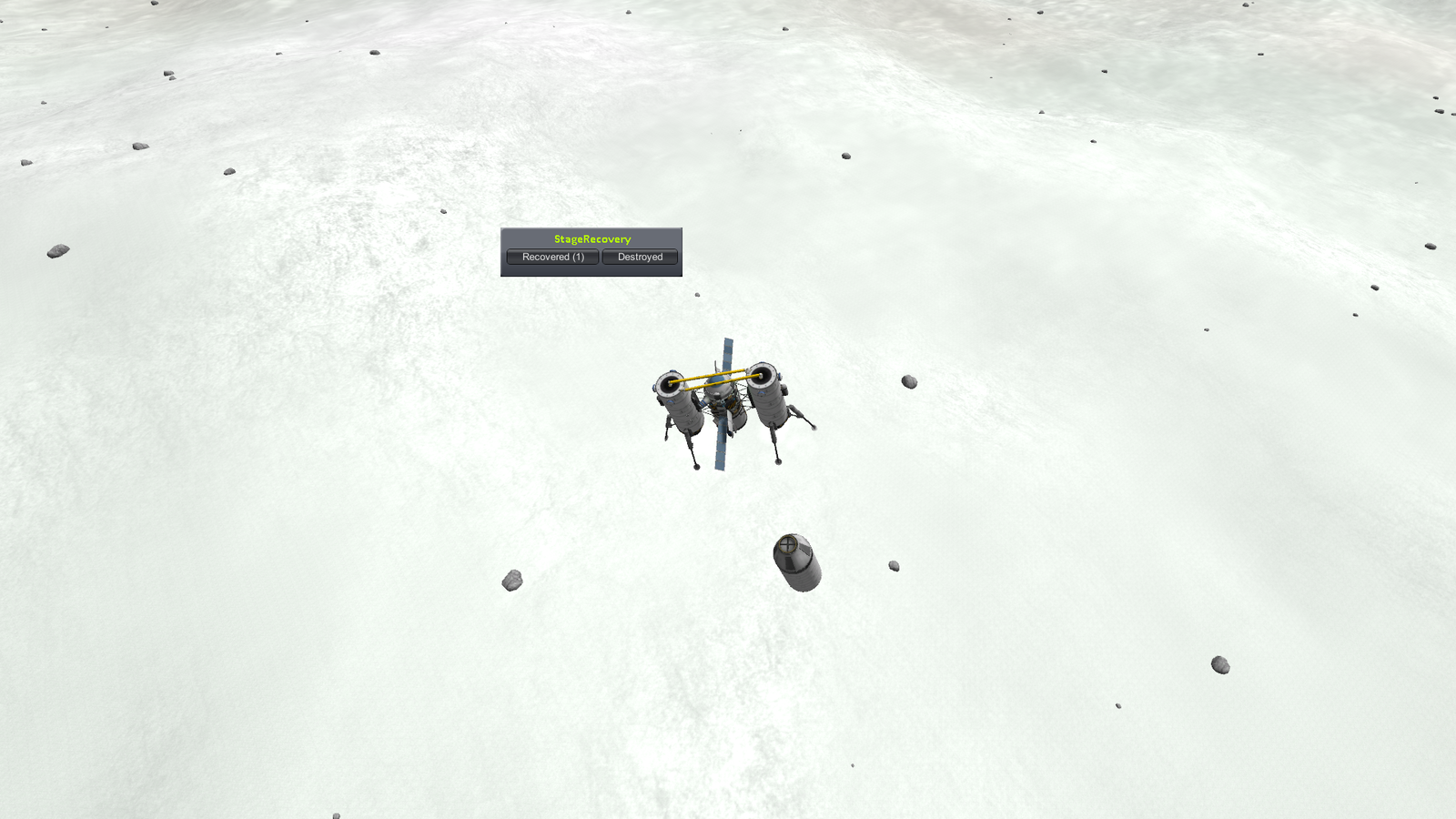Open the Recovered (1) stages list
This screenshot has width=1456, height=819.
click(x=552, y=258)
